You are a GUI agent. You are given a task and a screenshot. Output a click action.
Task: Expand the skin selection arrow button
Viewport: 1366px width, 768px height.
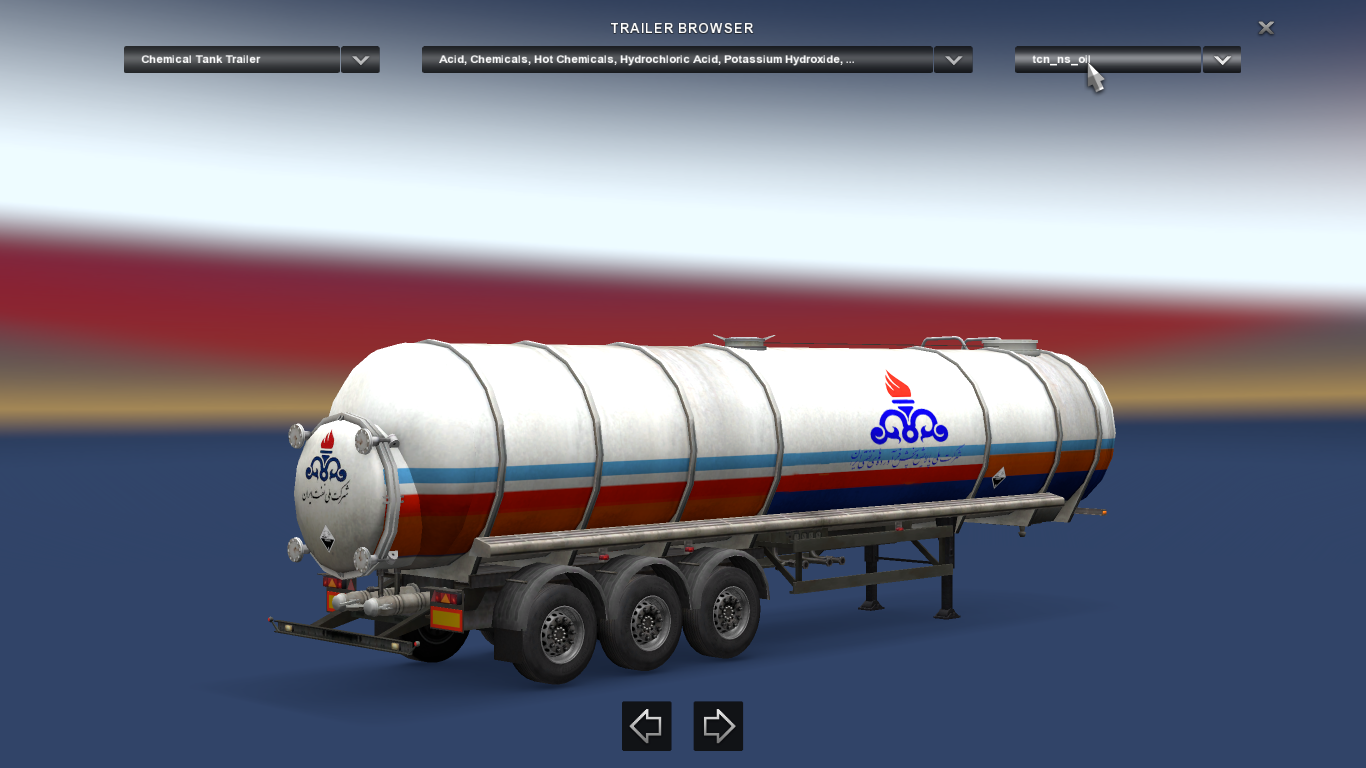click(1221, 60)
